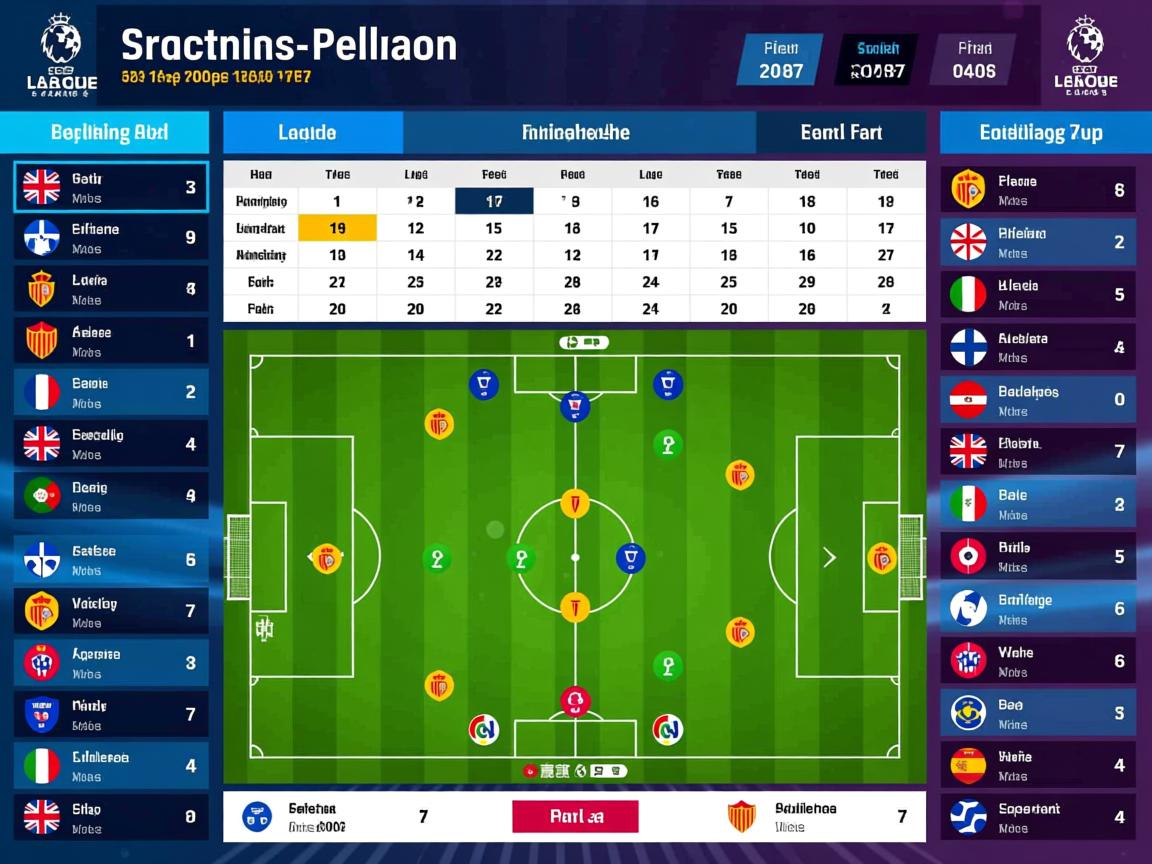Click the Wahe row in the right panel
The width and height of the screenshot is (1152, 864).
pyautogui.click(x=1039, y=661)
